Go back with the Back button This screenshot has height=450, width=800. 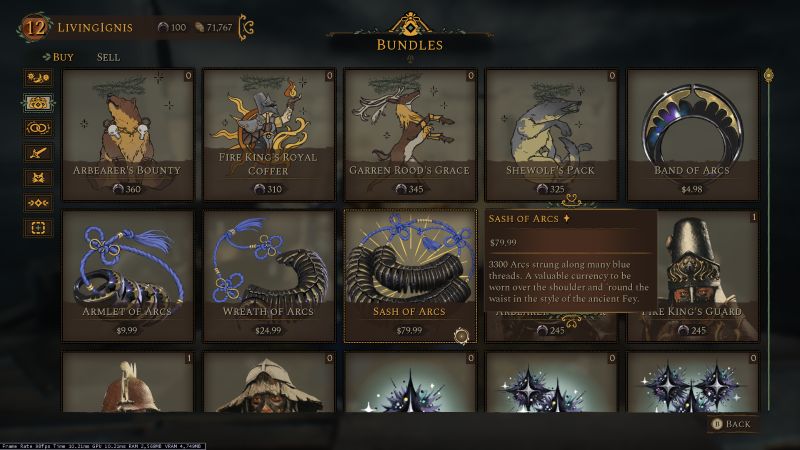coord(731,424)
